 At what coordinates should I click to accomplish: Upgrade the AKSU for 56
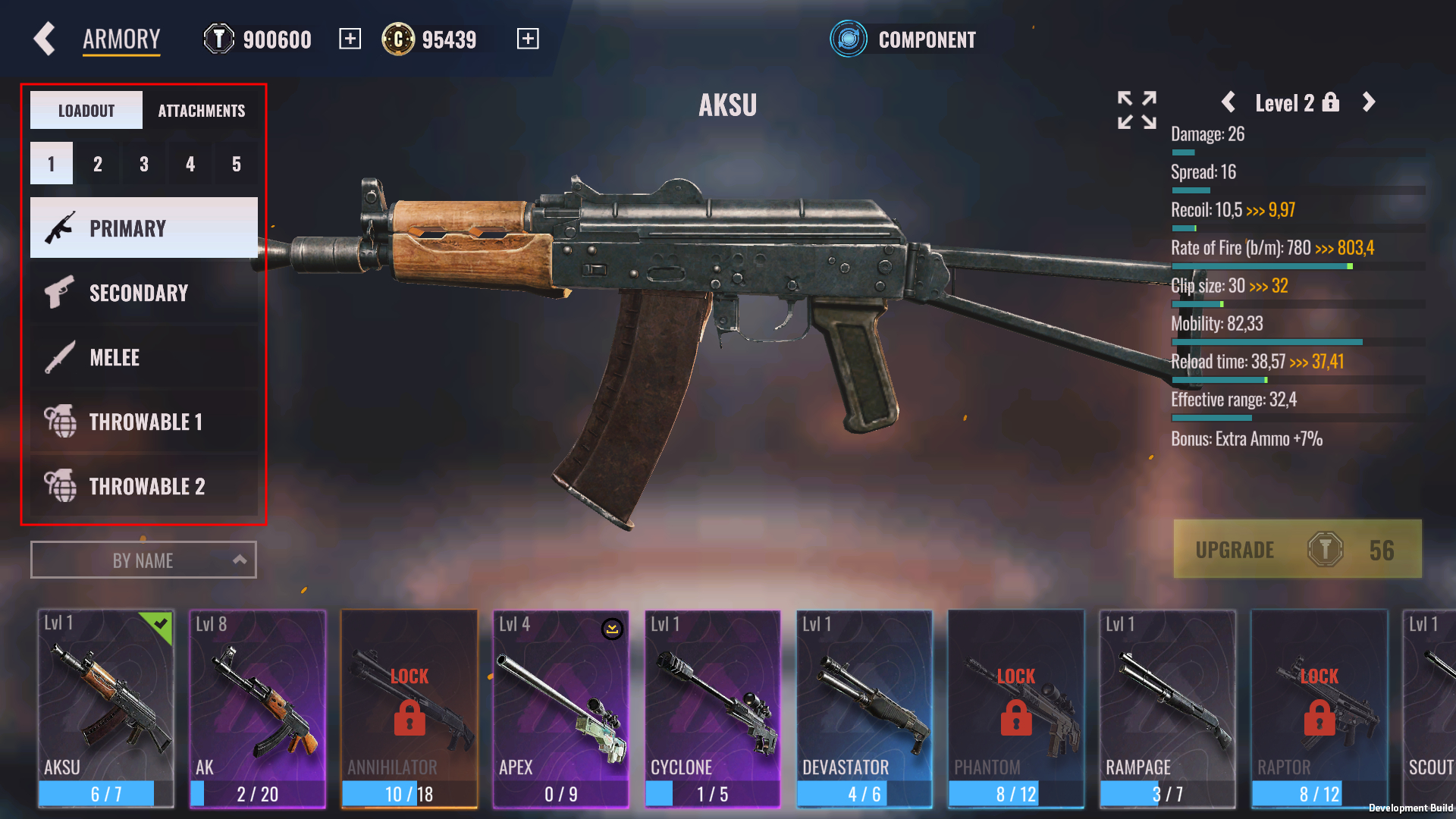pyautogui.click(x=1298, y=550)
